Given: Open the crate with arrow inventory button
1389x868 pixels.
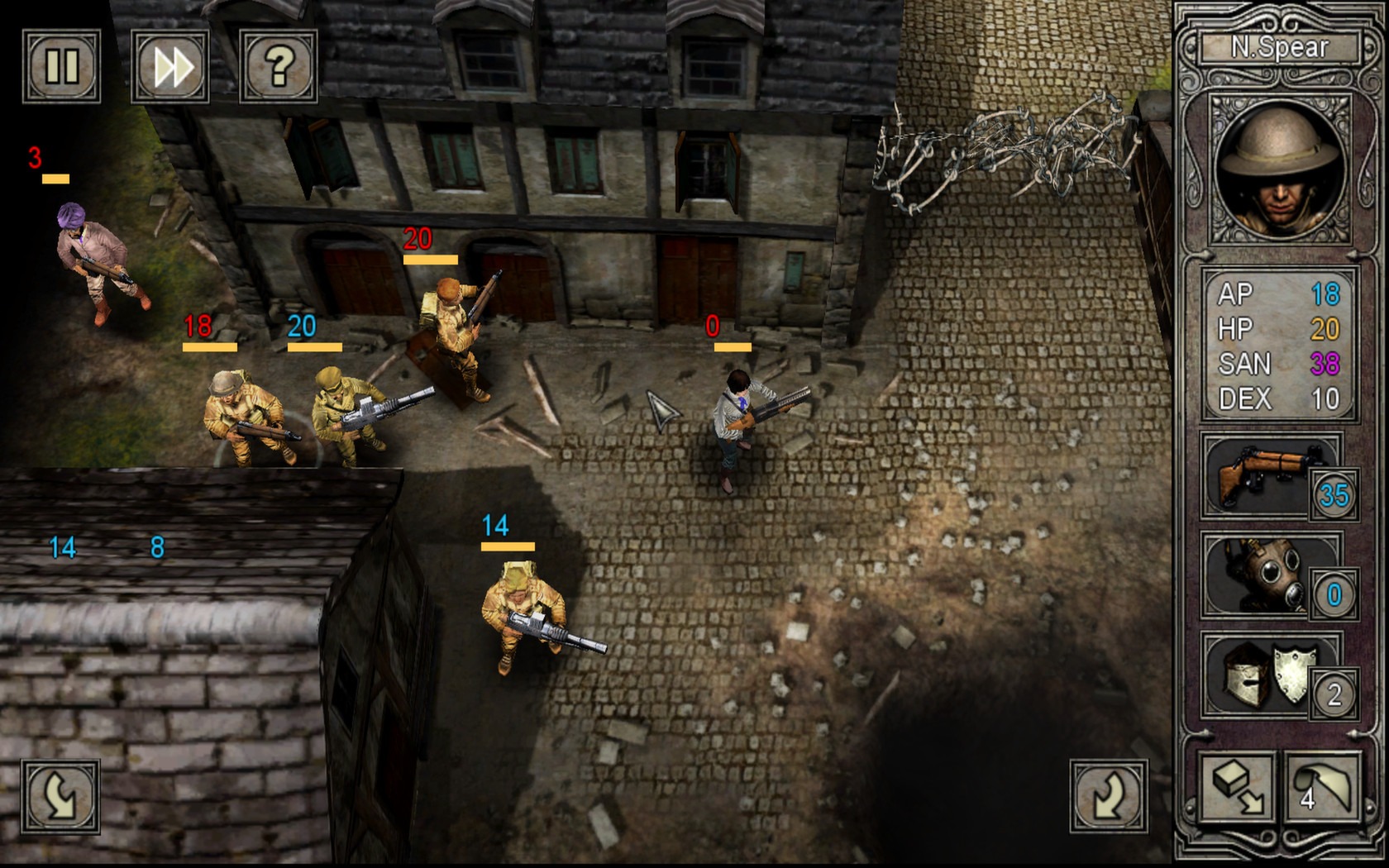Looking at the screenshot, I should (1238, 789).
